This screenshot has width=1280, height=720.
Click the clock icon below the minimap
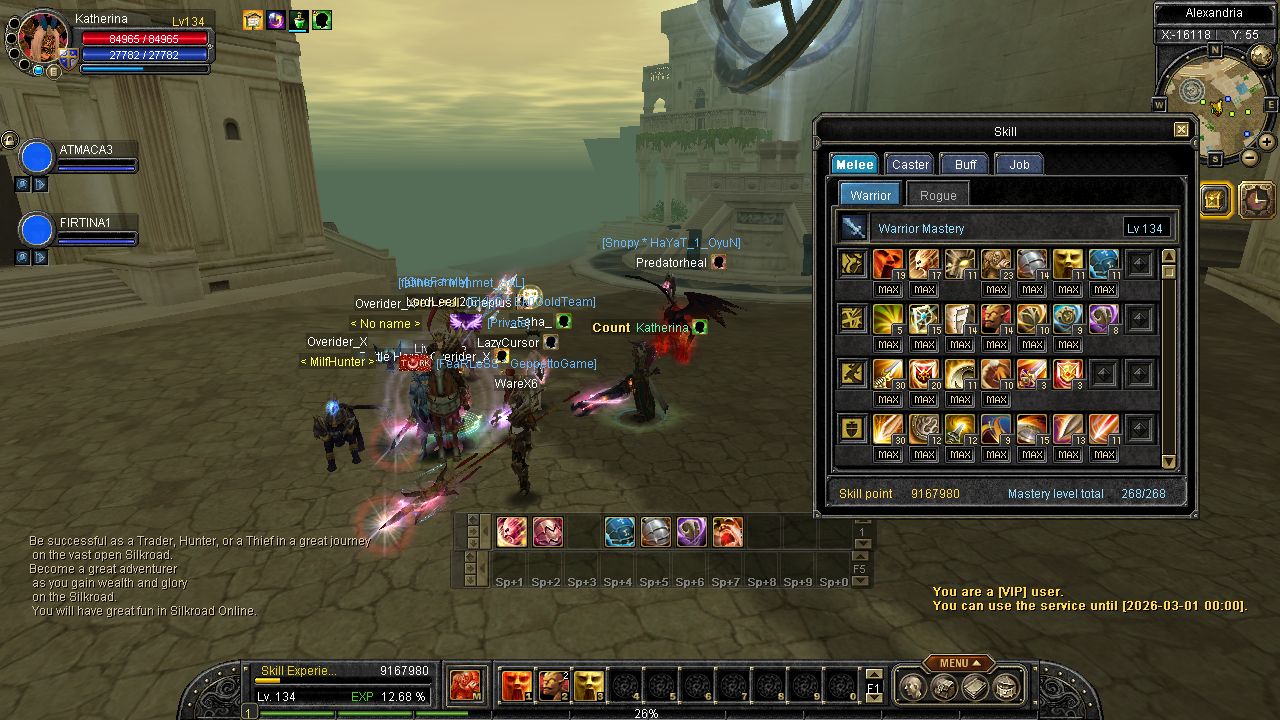1257,200
